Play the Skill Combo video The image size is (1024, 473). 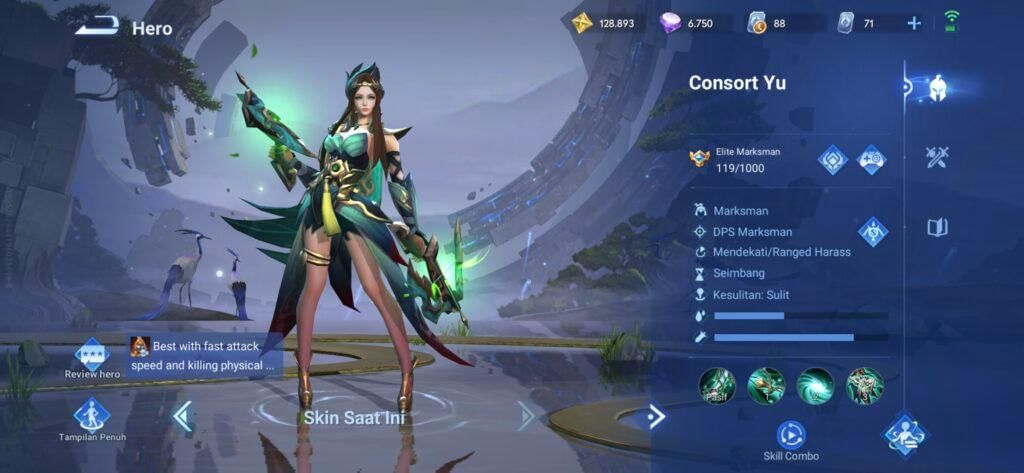pyautogui.click(x=791, y=435)
